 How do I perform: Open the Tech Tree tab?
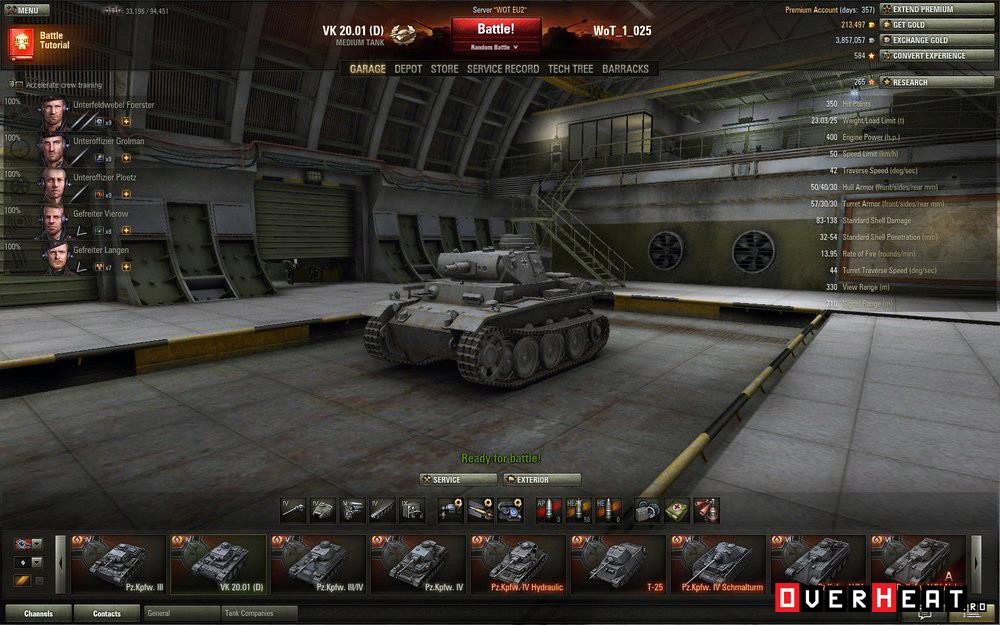click(x=570, y=69)
